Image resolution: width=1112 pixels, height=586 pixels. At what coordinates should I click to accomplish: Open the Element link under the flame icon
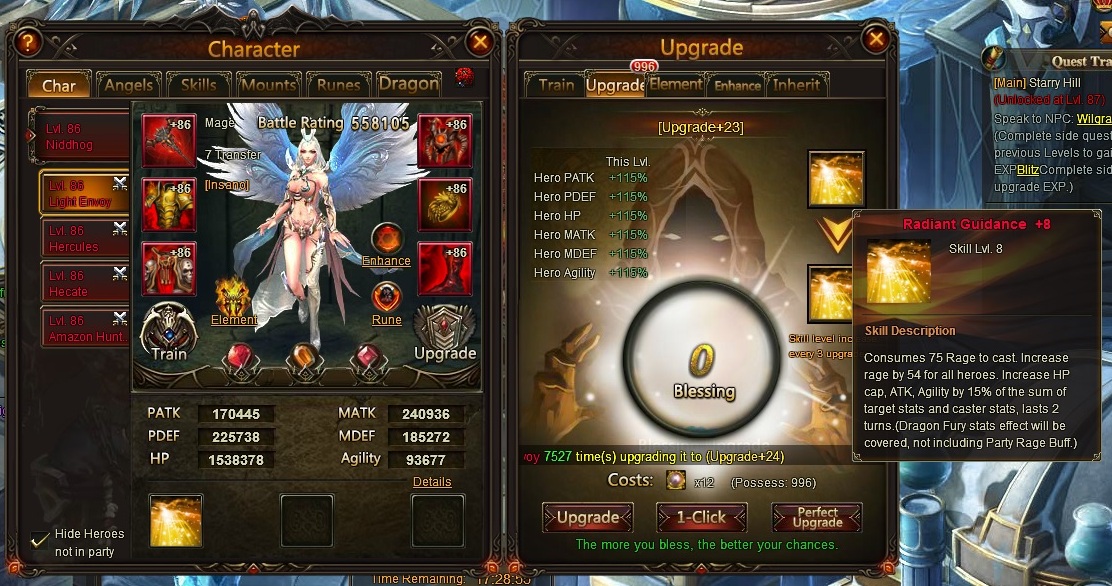coord(234,320)
